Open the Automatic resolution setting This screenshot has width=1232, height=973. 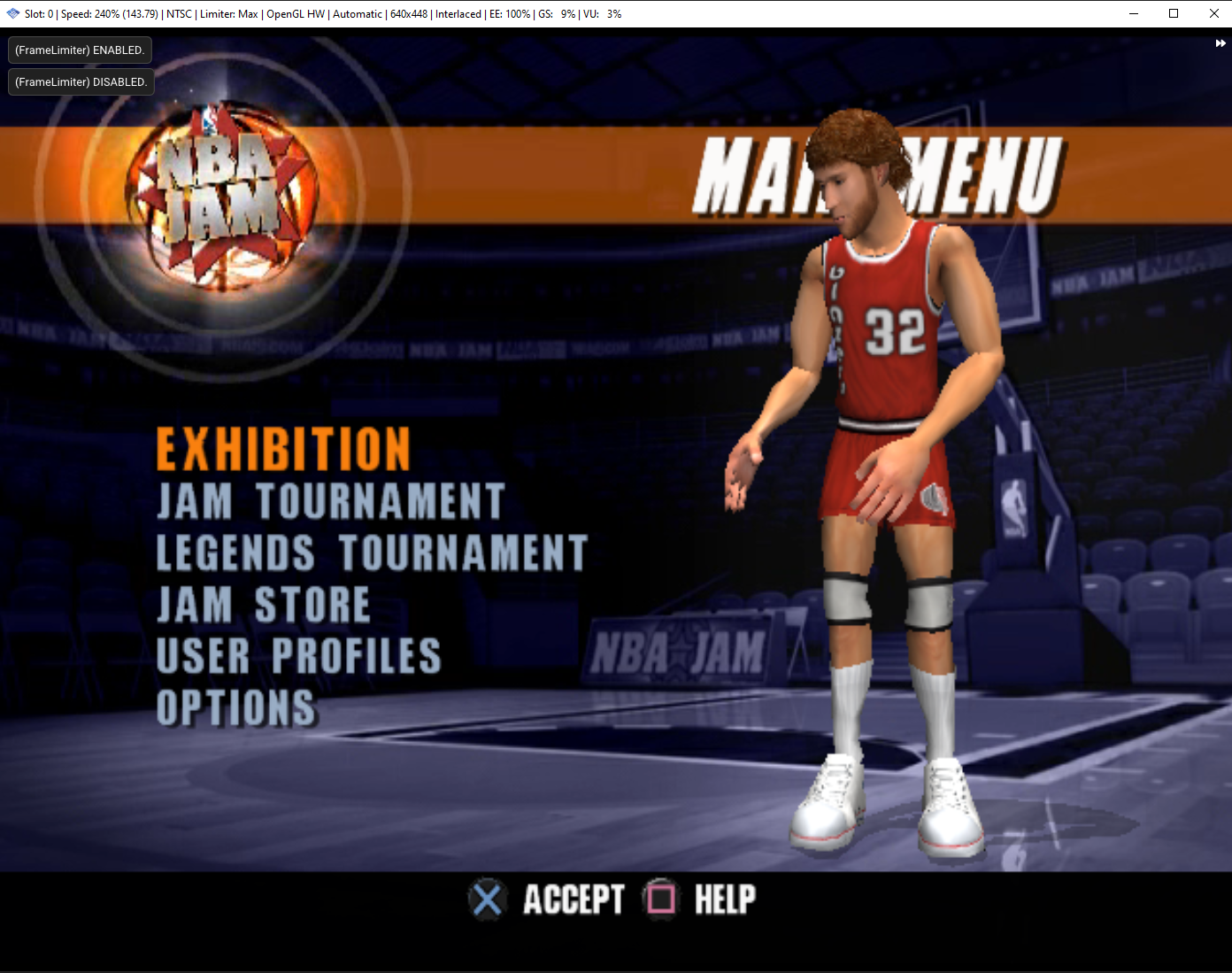[358, 13]
